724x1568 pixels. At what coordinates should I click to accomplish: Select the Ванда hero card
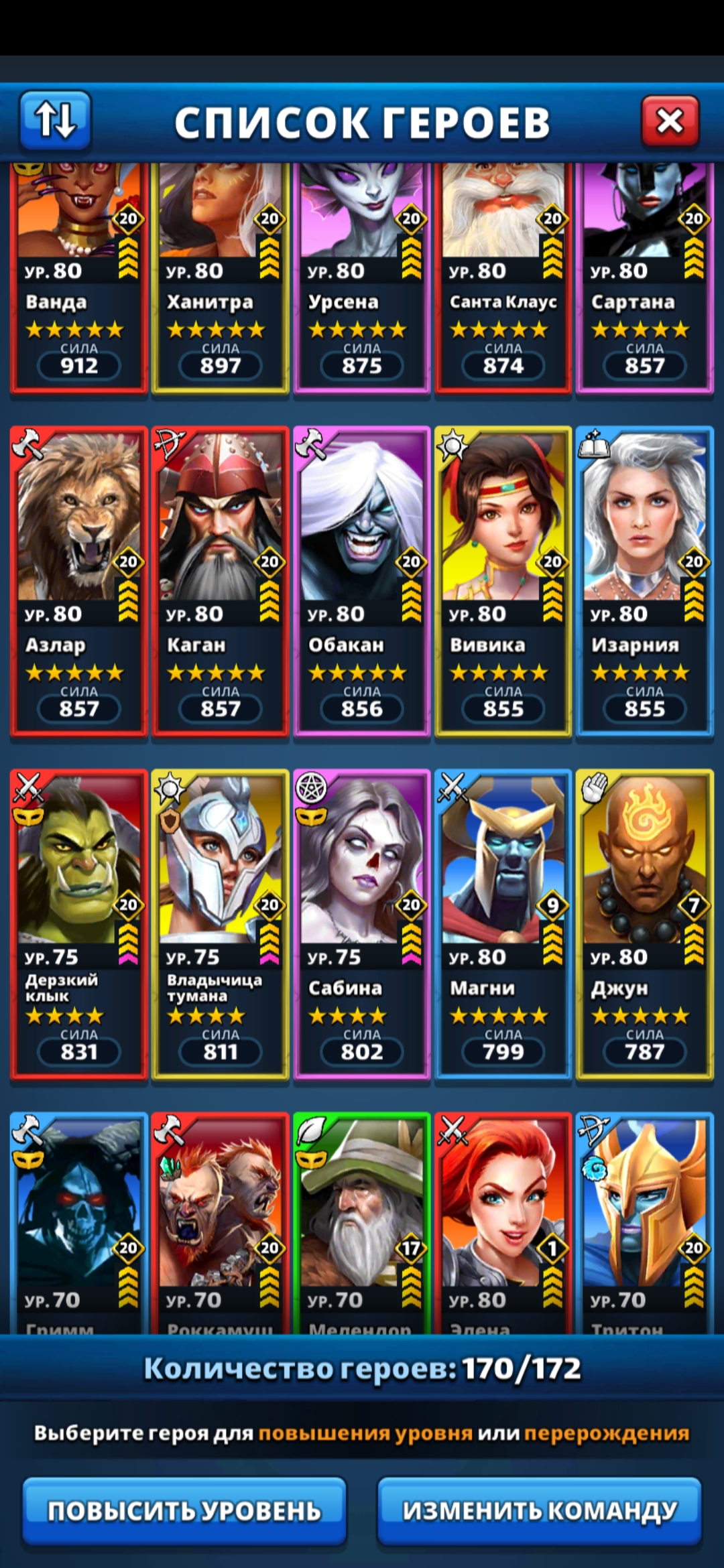78,281
